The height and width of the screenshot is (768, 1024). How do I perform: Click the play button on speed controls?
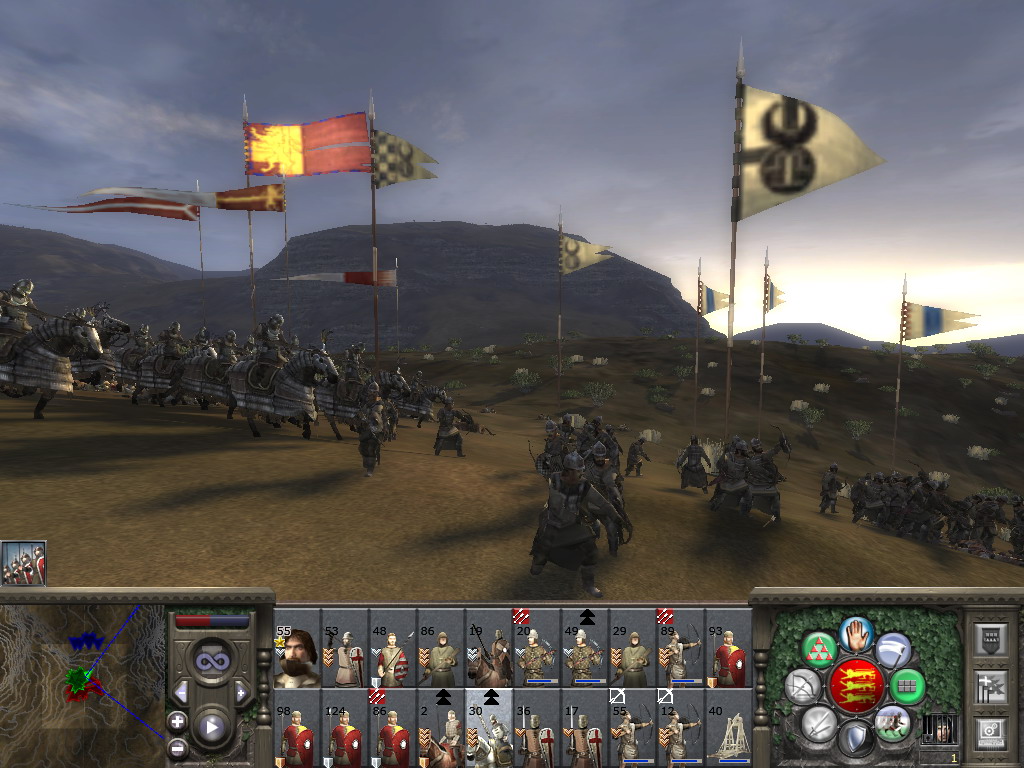(210, 727)
